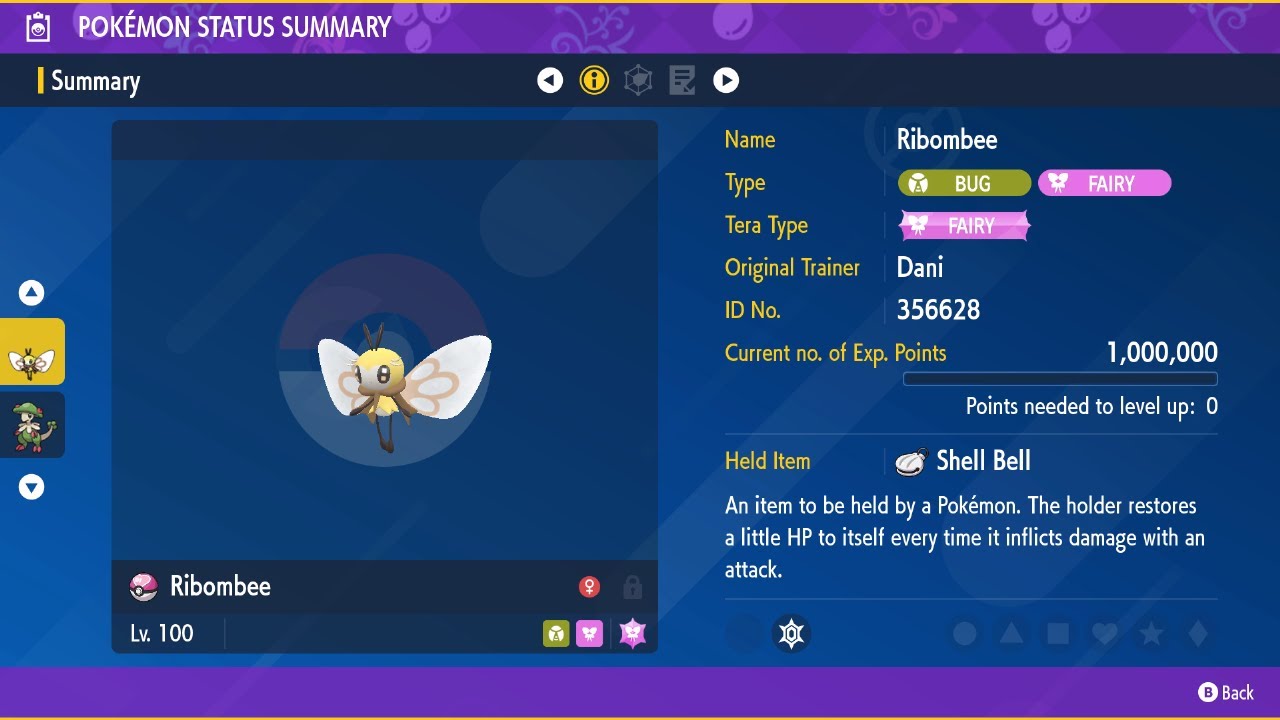1280x720 pixels.
Task: Open the Pokémon info summary icon
Action: tap(594, 80)
